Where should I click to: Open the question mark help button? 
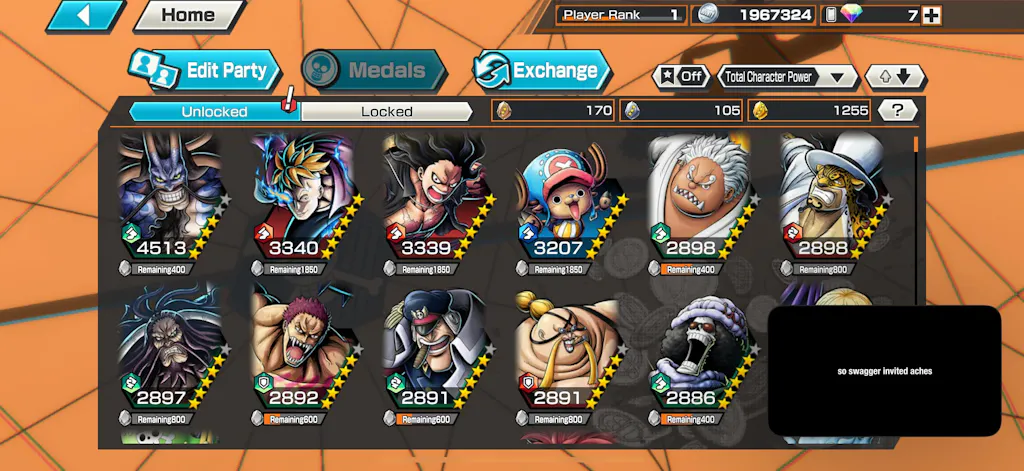pyautogui.click(x=897, y=111)
